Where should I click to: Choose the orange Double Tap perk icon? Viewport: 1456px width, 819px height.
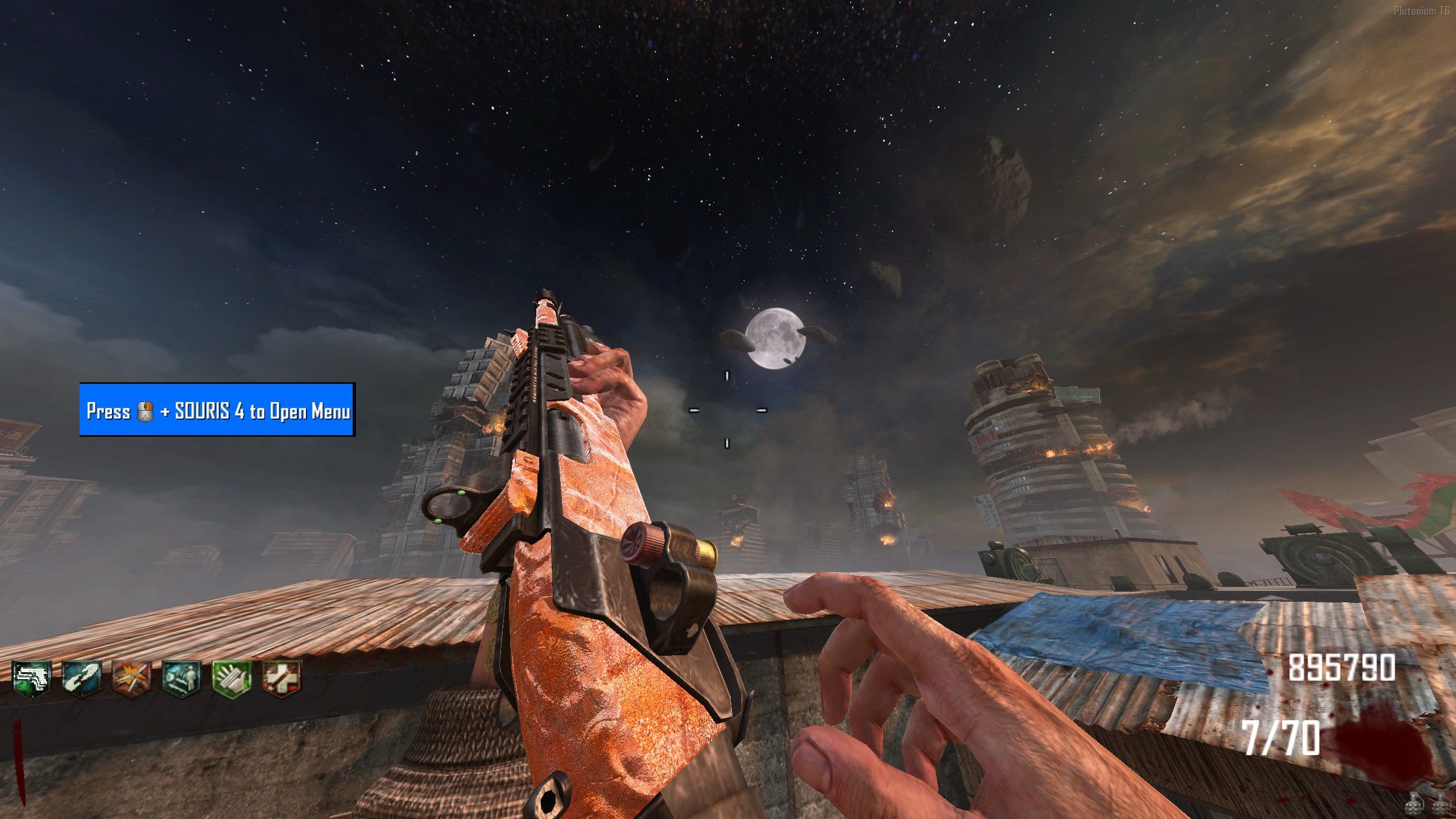(x=131, y=678)
